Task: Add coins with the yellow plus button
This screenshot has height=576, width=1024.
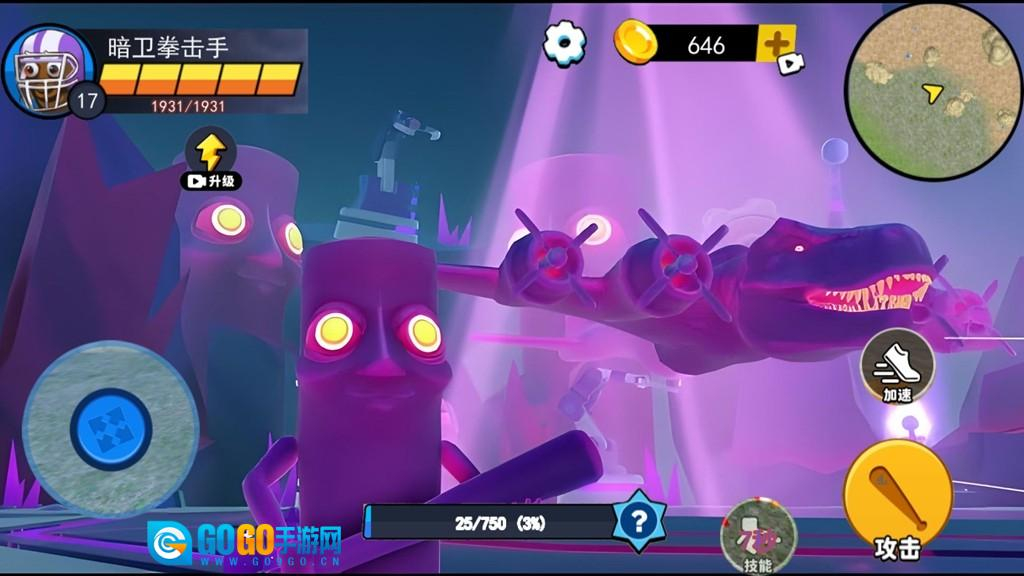Action: tap(776, 44)
